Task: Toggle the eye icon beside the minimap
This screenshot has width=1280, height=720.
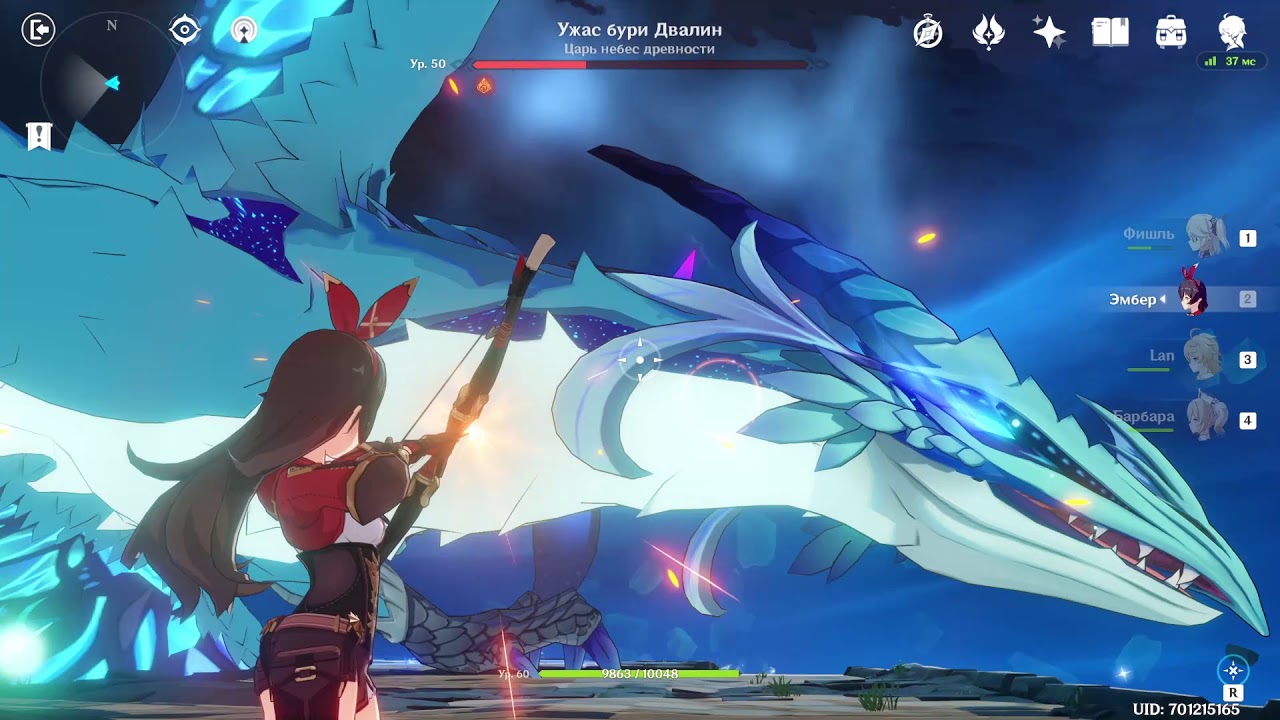Action: point(184,30)
